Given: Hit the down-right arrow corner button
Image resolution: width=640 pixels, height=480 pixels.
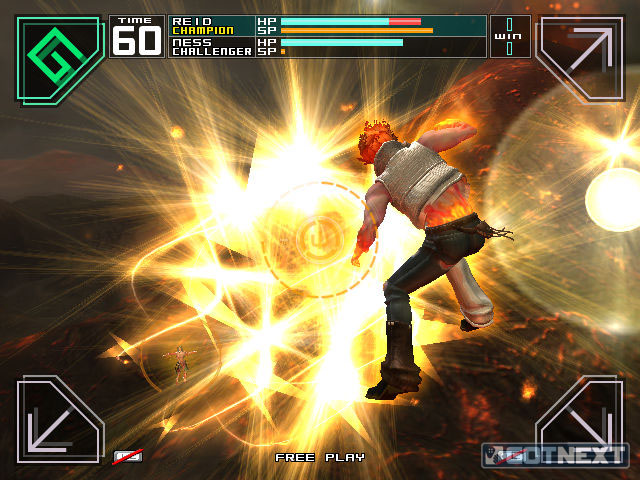Looking at the screenshot, I should point(579,419).
